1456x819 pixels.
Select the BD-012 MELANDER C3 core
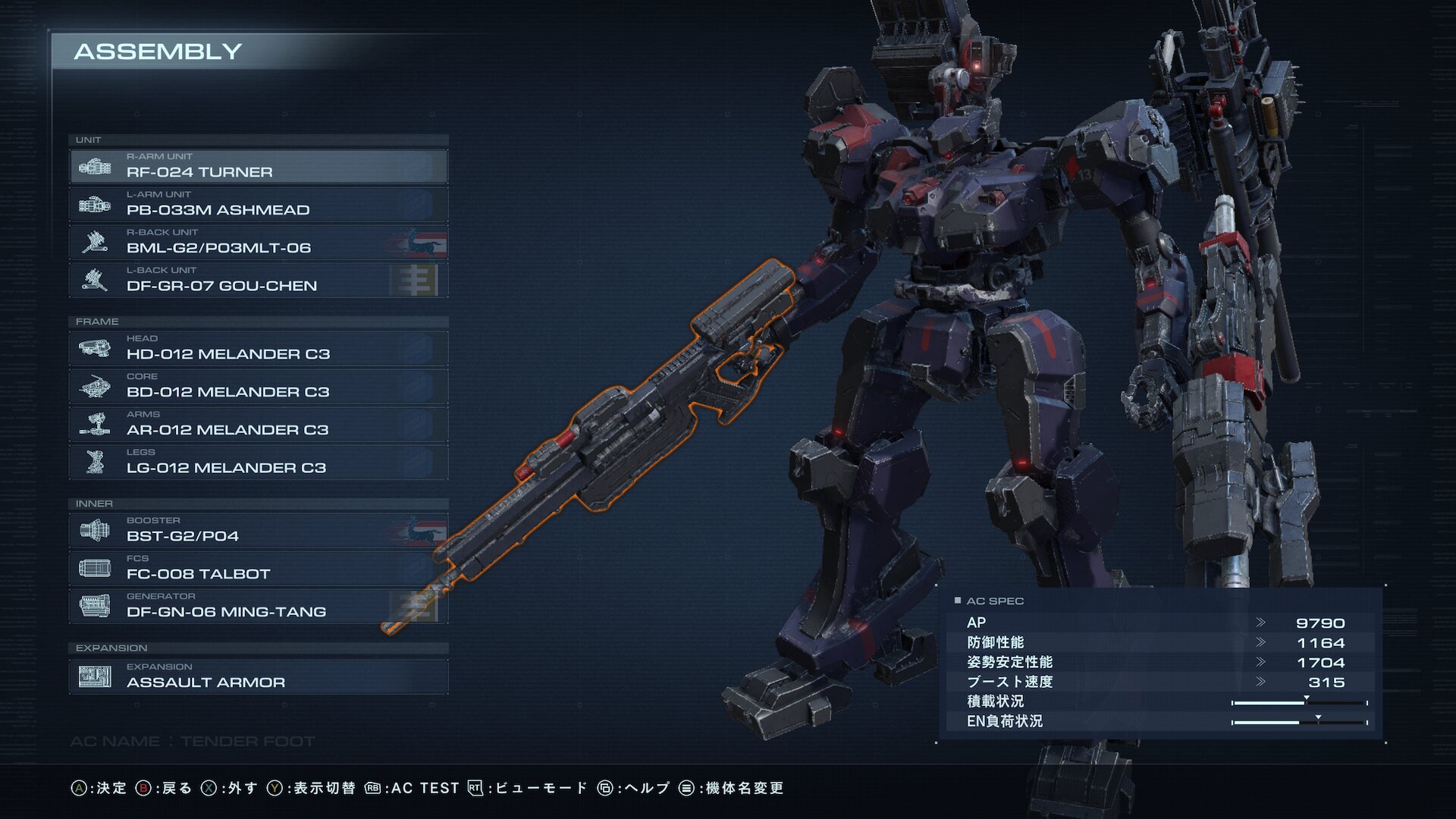coord(258,387)
